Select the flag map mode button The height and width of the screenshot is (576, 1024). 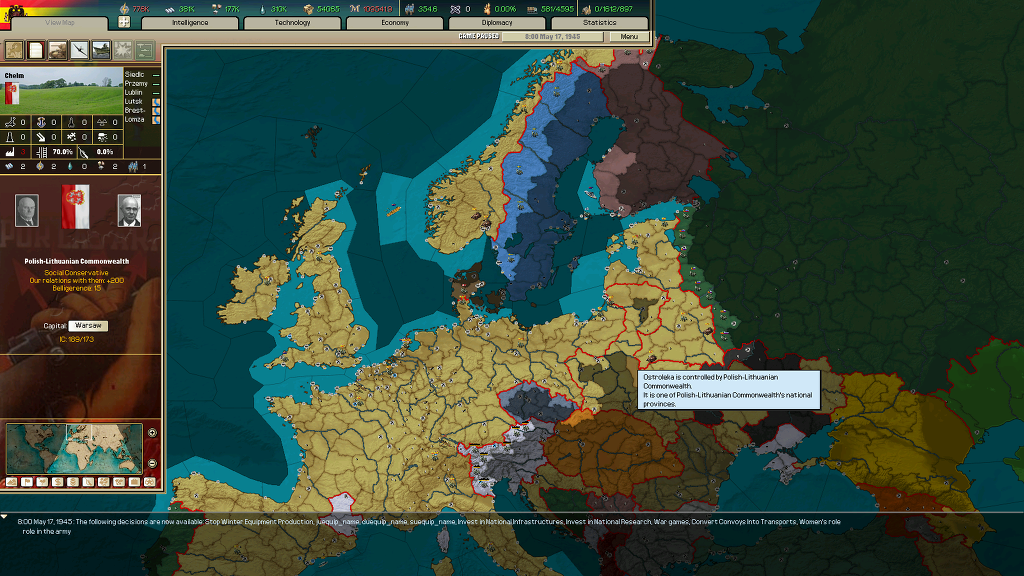click(27, 481)
